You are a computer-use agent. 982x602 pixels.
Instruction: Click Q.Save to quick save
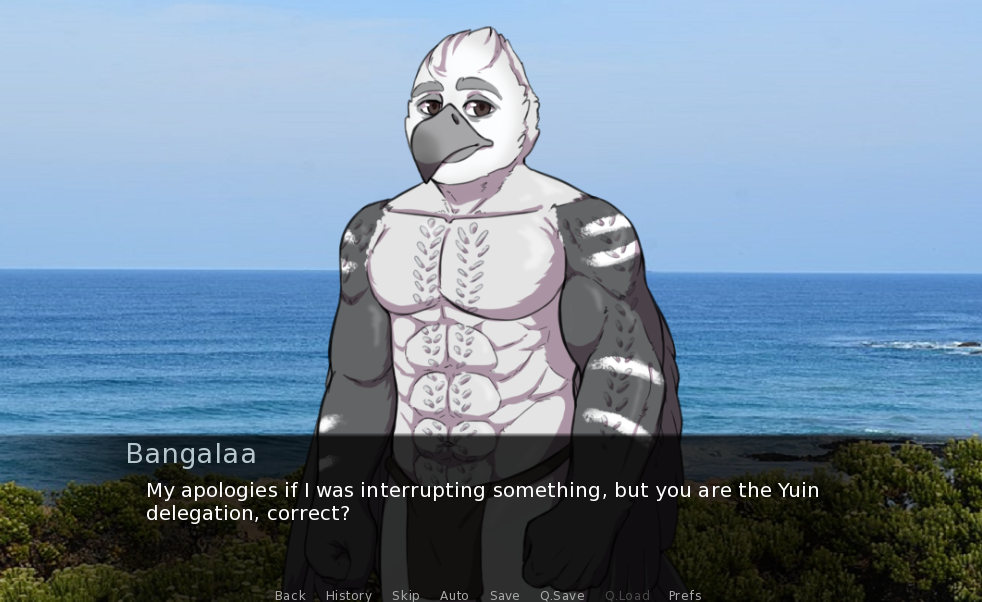point(562,595)
